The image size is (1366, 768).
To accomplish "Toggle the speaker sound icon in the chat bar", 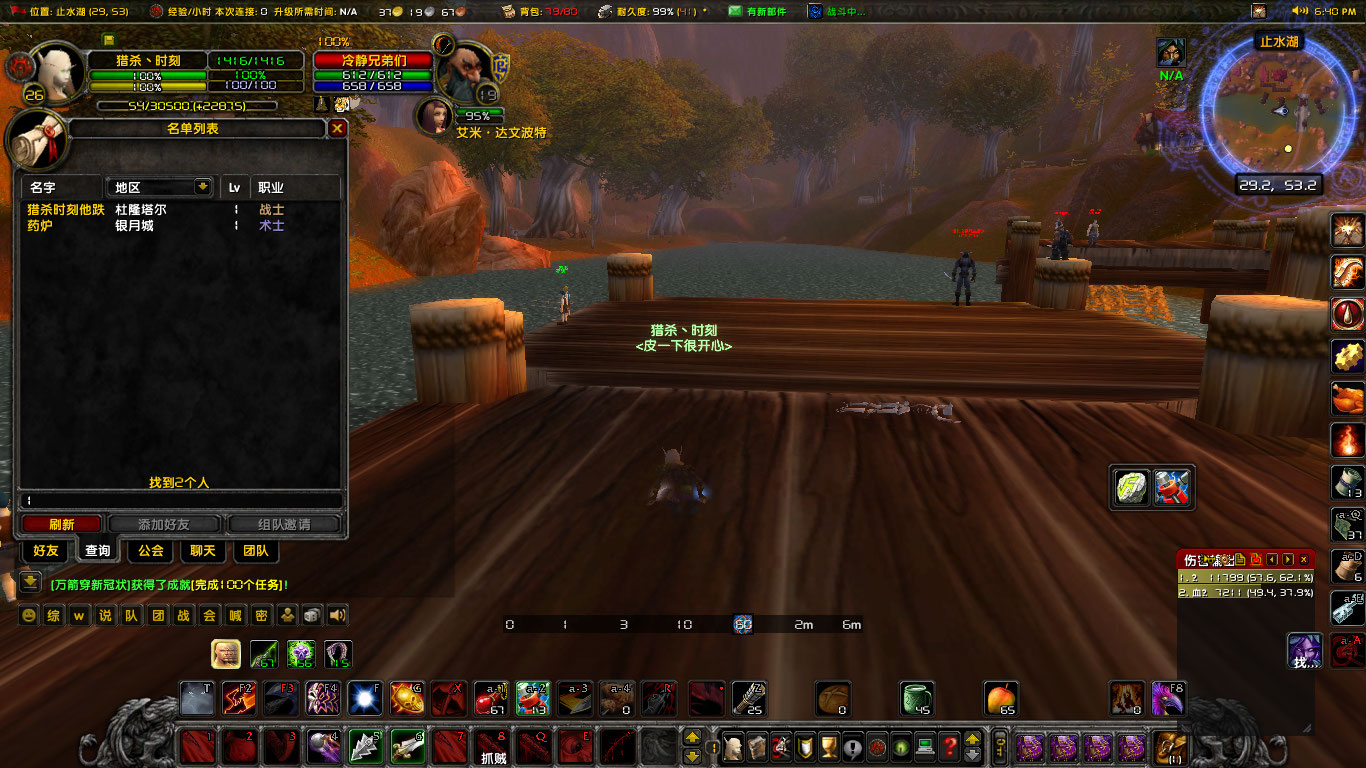I will 337,615.
